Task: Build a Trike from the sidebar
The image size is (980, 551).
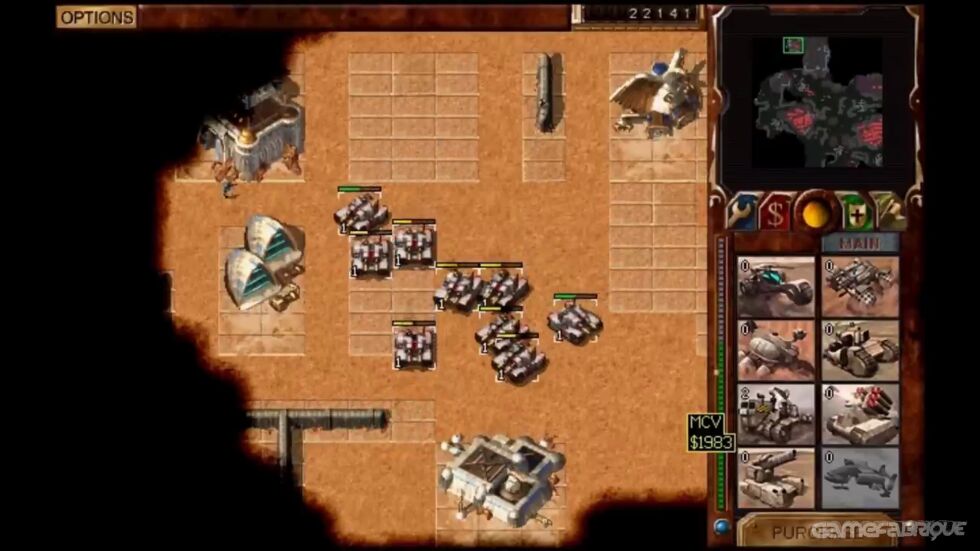Action: pos(776,287)
